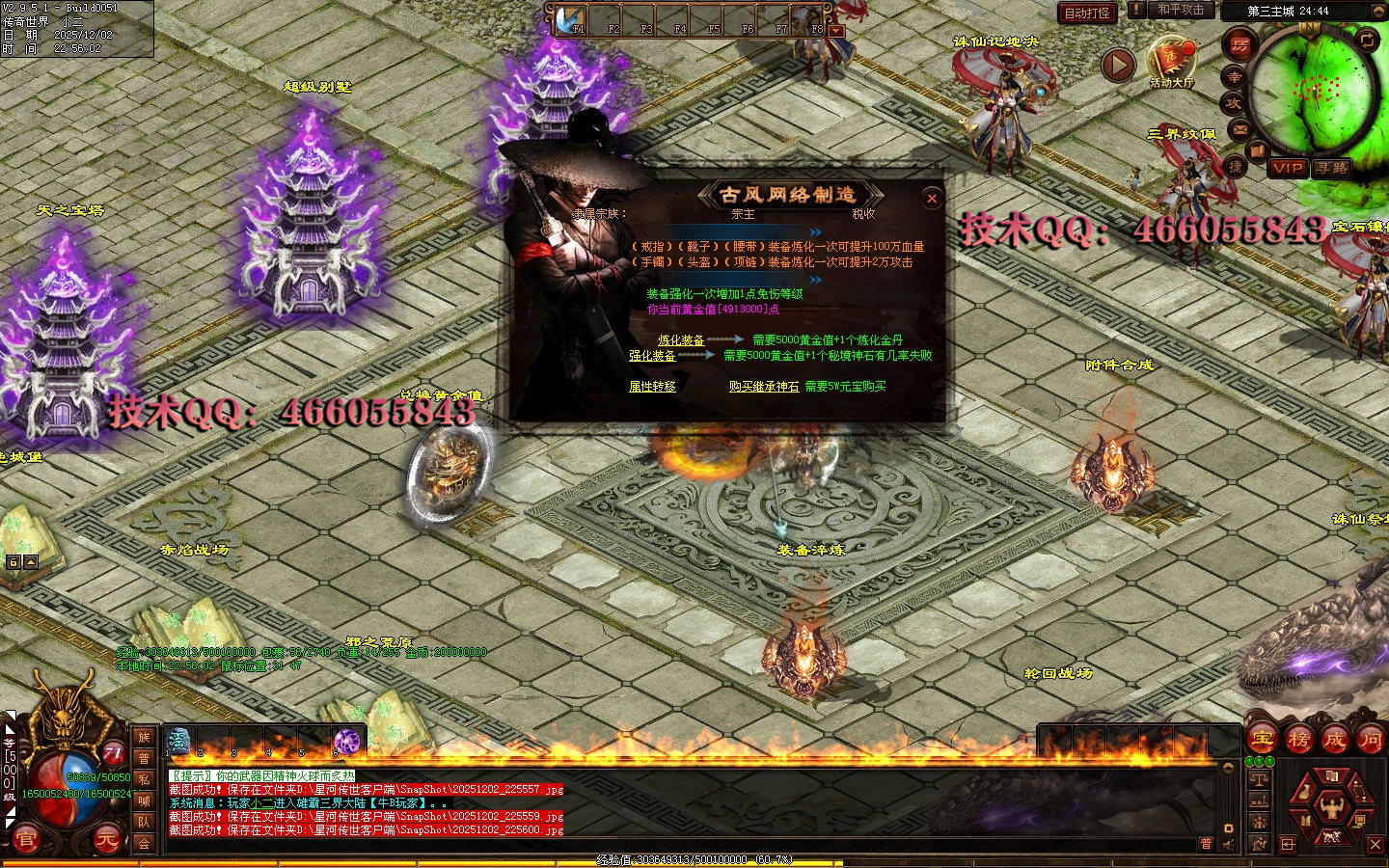Viewport: 1389px width, 868px height.
Task: Open the 属性转移 option
Action: pos(652,387)
